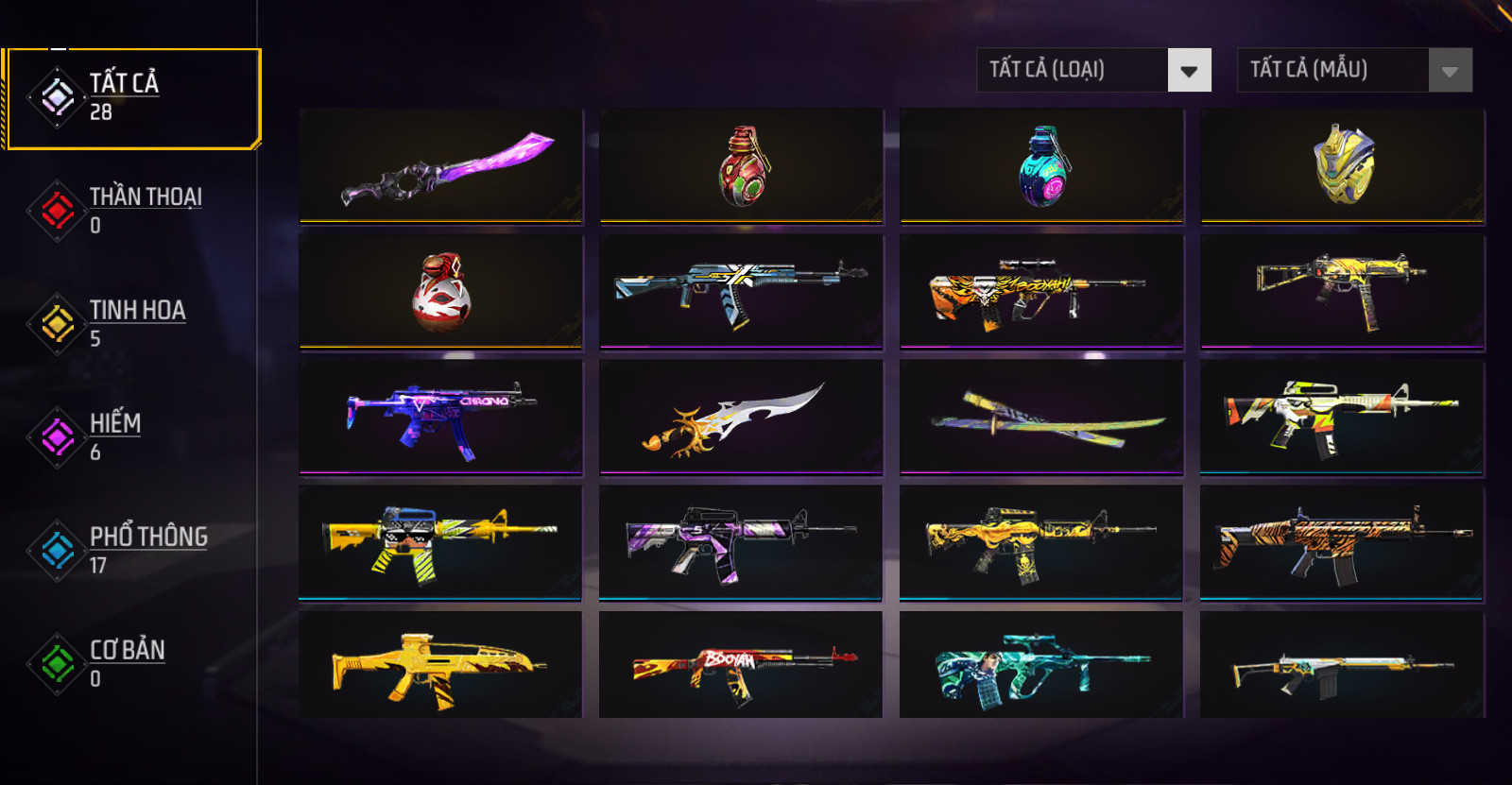Select the red Booyah AK skin
This screenshot has height=785, width=1512.
click(742, 666)
